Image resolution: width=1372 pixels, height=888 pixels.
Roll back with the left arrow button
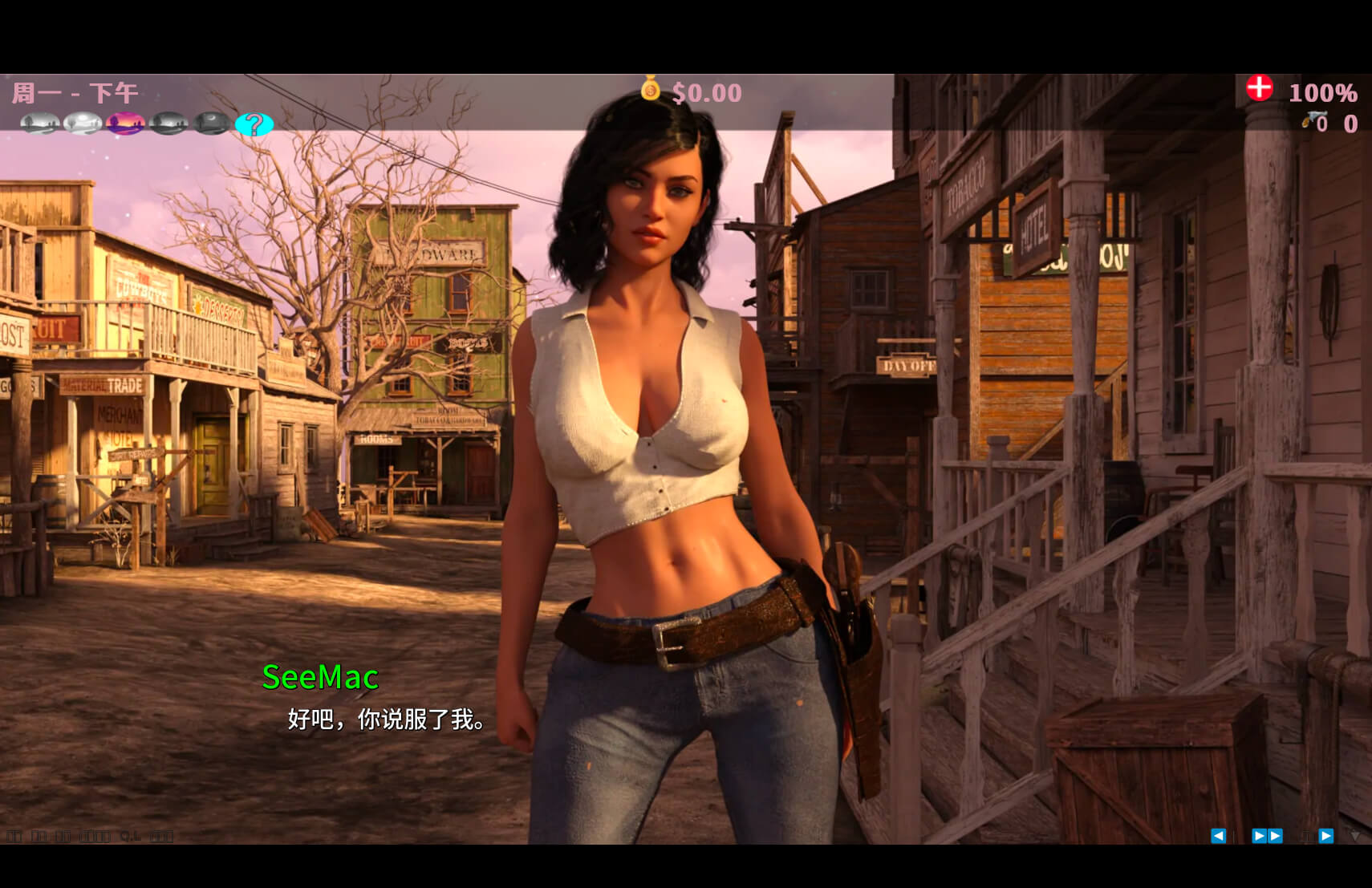1218,836
